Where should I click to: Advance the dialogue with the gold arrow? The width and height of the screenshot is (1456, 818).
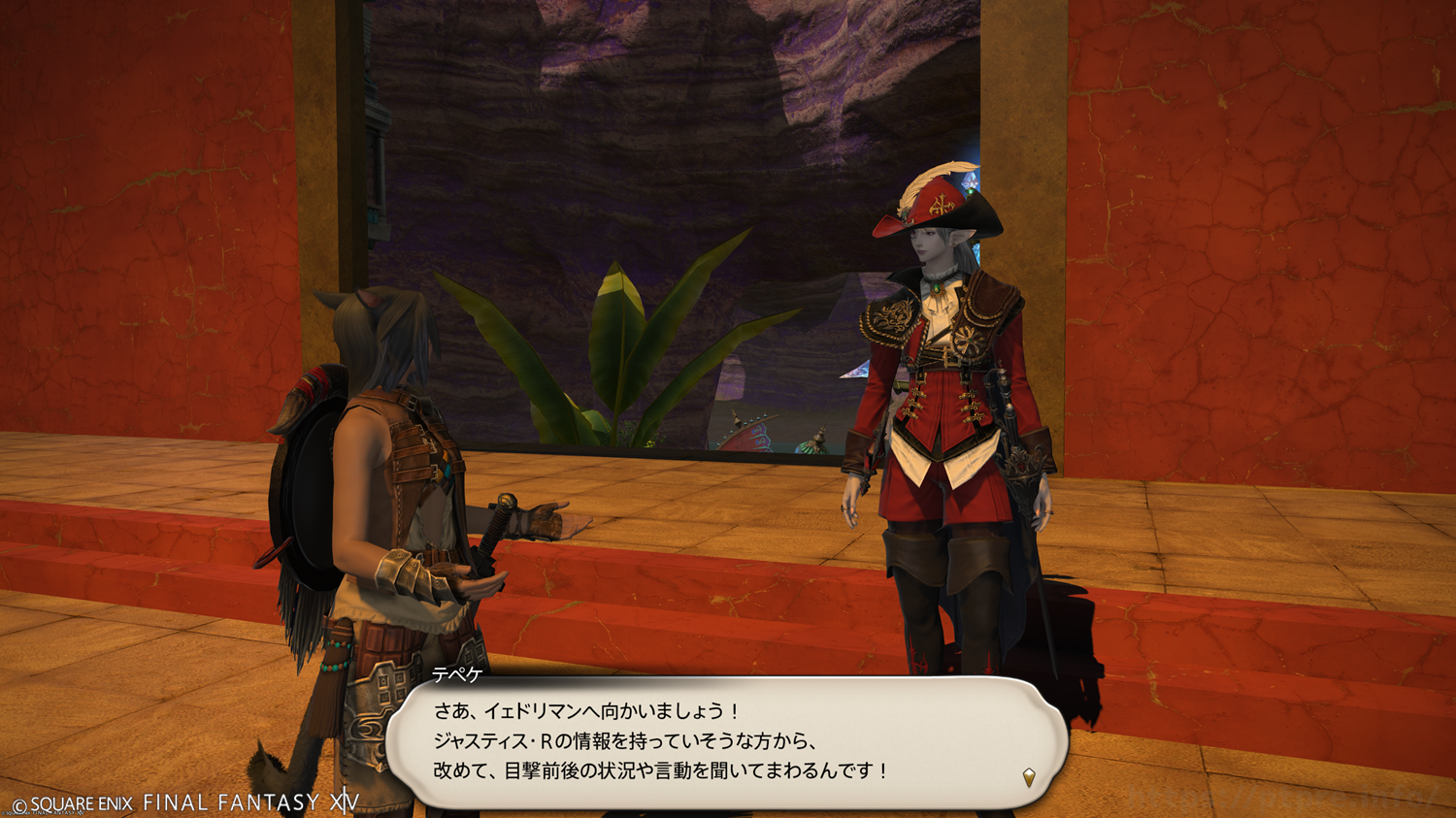[x=1029, y=776]
